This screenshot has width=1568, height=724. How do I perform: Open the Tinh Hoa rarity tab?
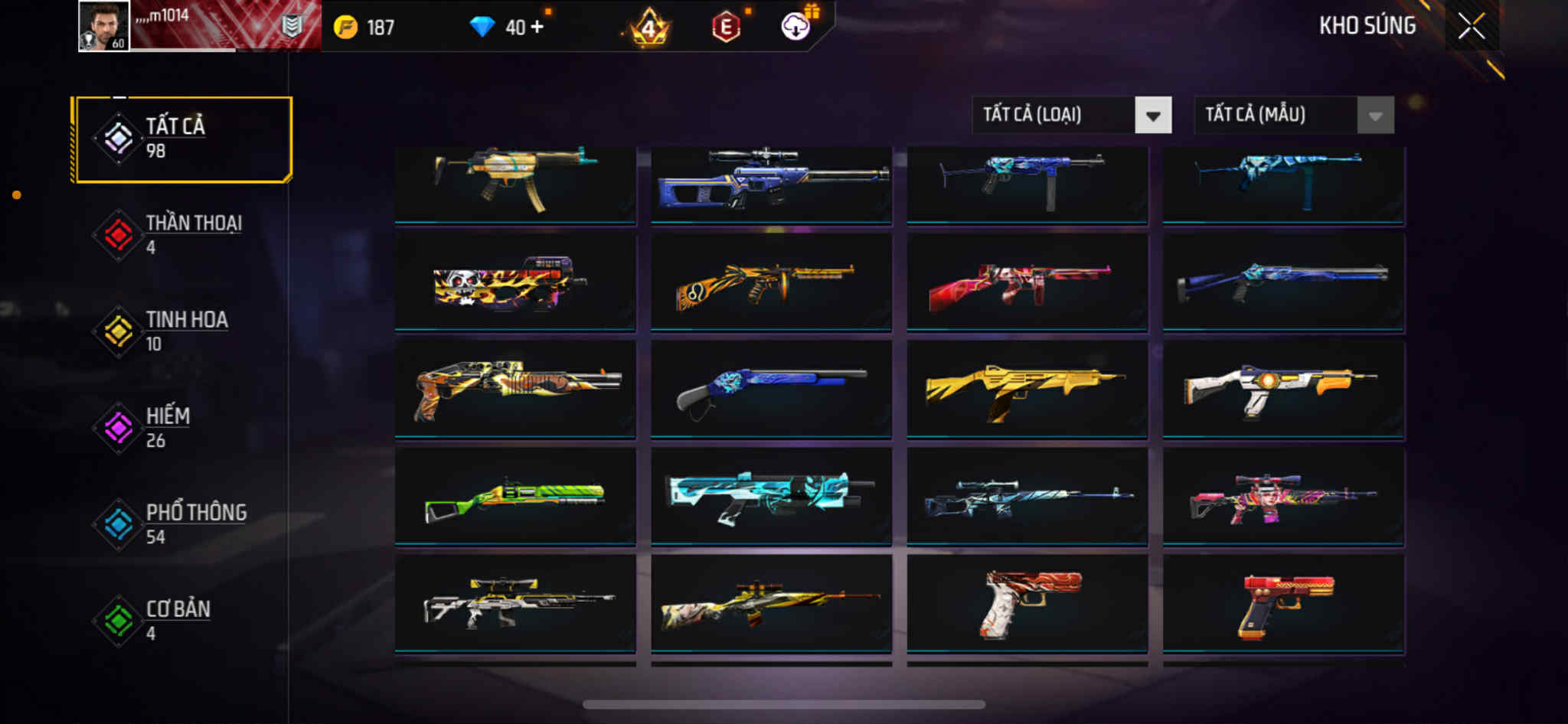click(x=182, y=331)
